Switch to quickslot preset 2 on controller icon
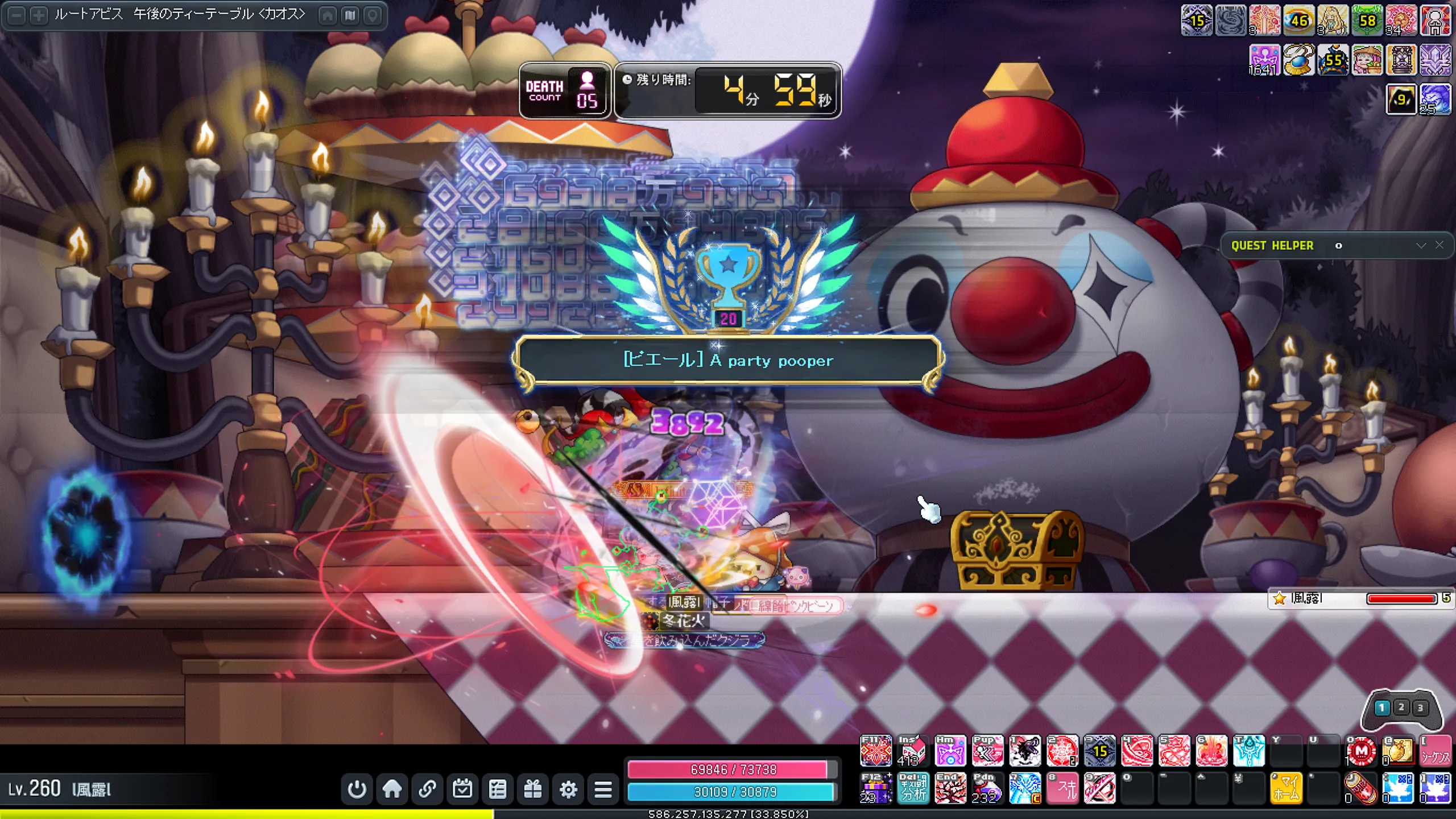 pyautogui.click(x=1401, y=707)
